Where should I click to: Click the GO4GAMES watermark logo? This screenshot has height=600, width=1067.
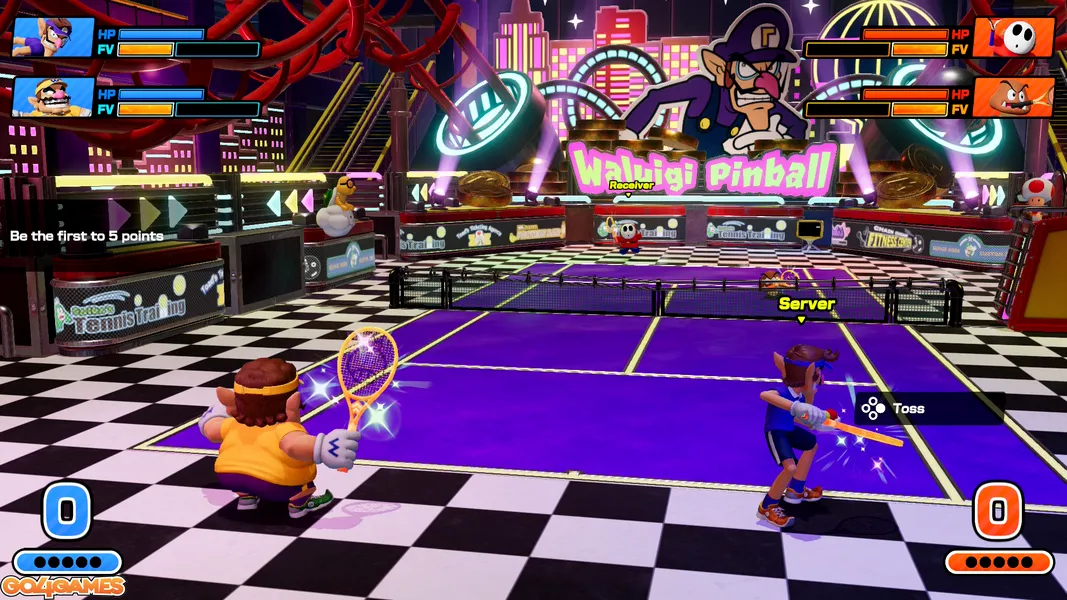tap(63, 587)
